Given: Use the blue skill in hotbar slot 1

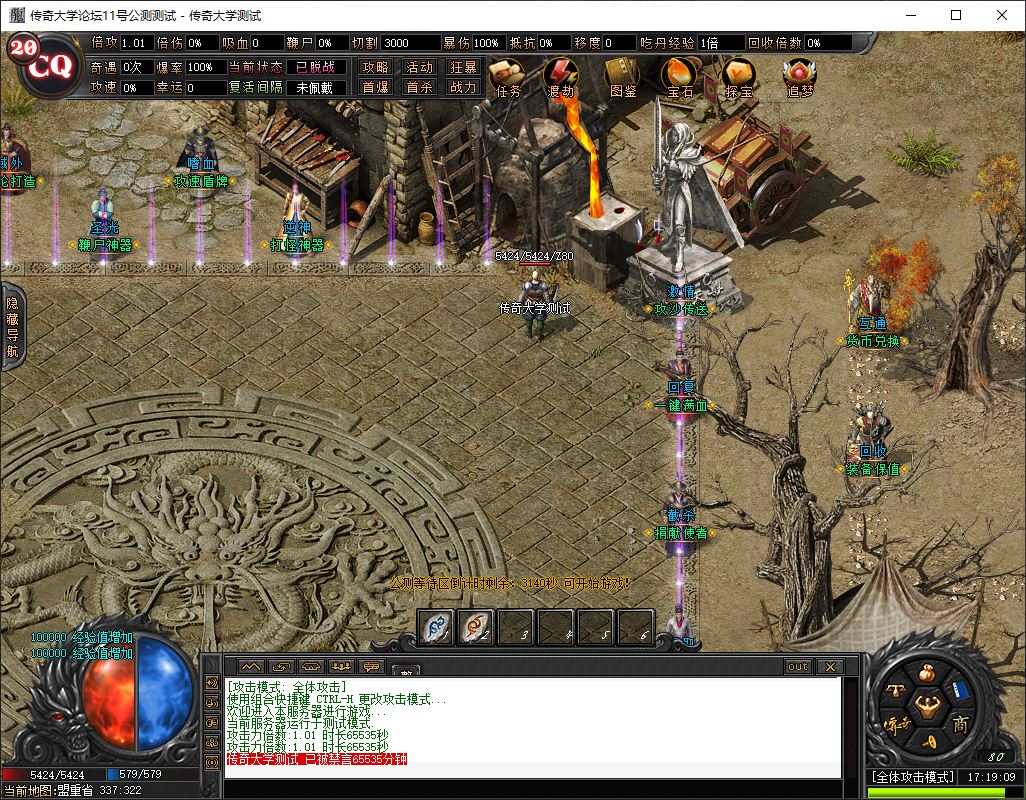Looking at the screenshot, I should (436, 627).
